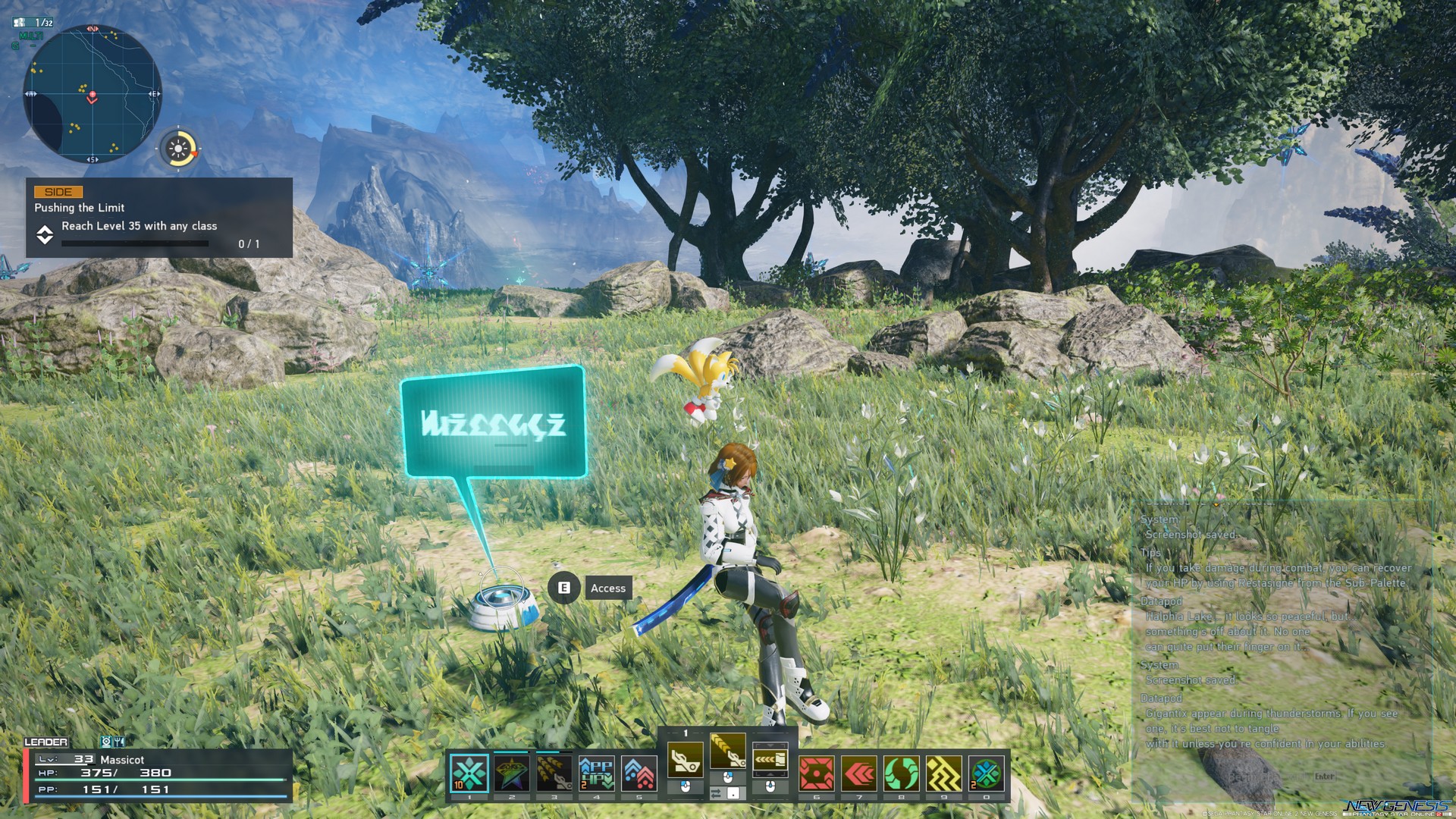Use the teal cross item in slot 1
Screen dimensions: 1456x819
[469, 773]
